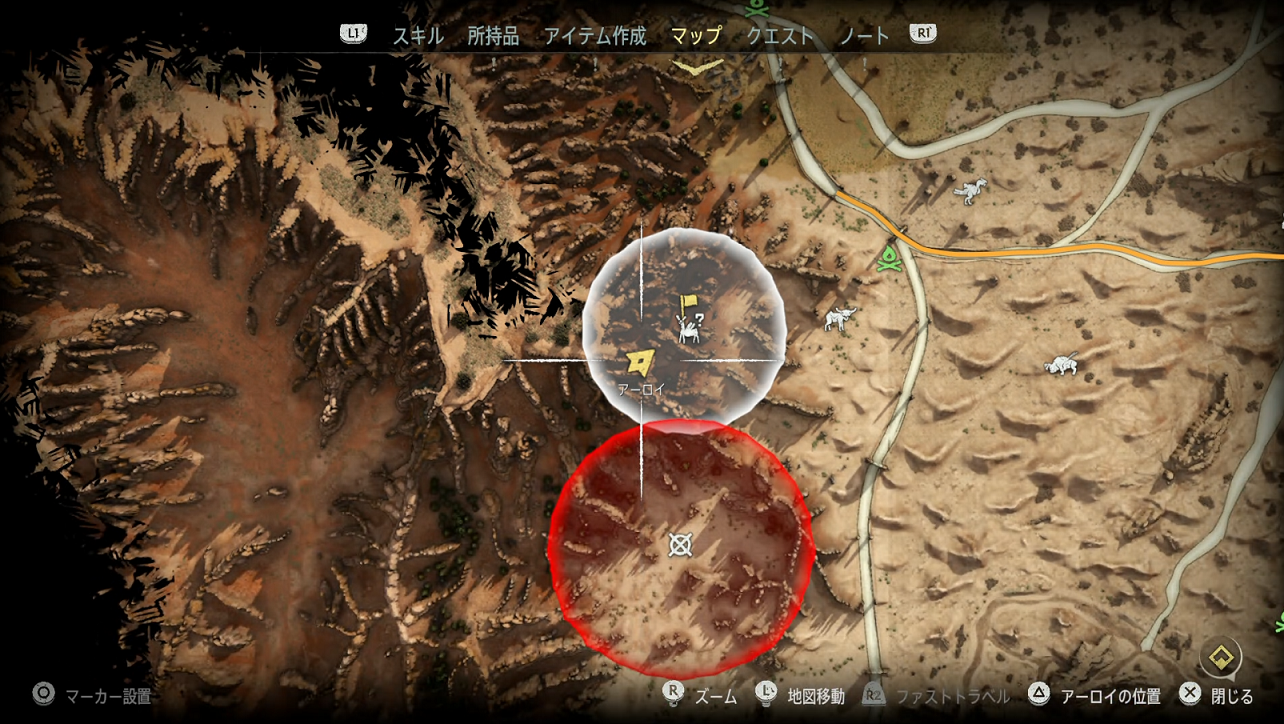Pick the two-legged raptor-like machine site icon

(968, 190)
